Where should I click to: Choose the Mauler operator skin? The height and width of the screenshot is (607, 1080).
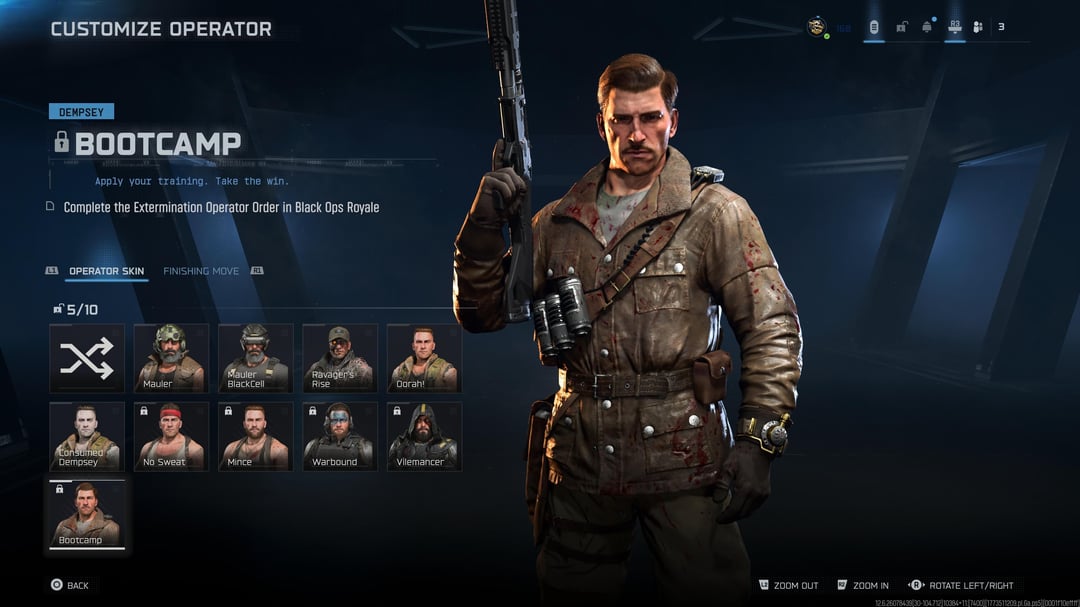pyautogui.click(x=171, y=357)
